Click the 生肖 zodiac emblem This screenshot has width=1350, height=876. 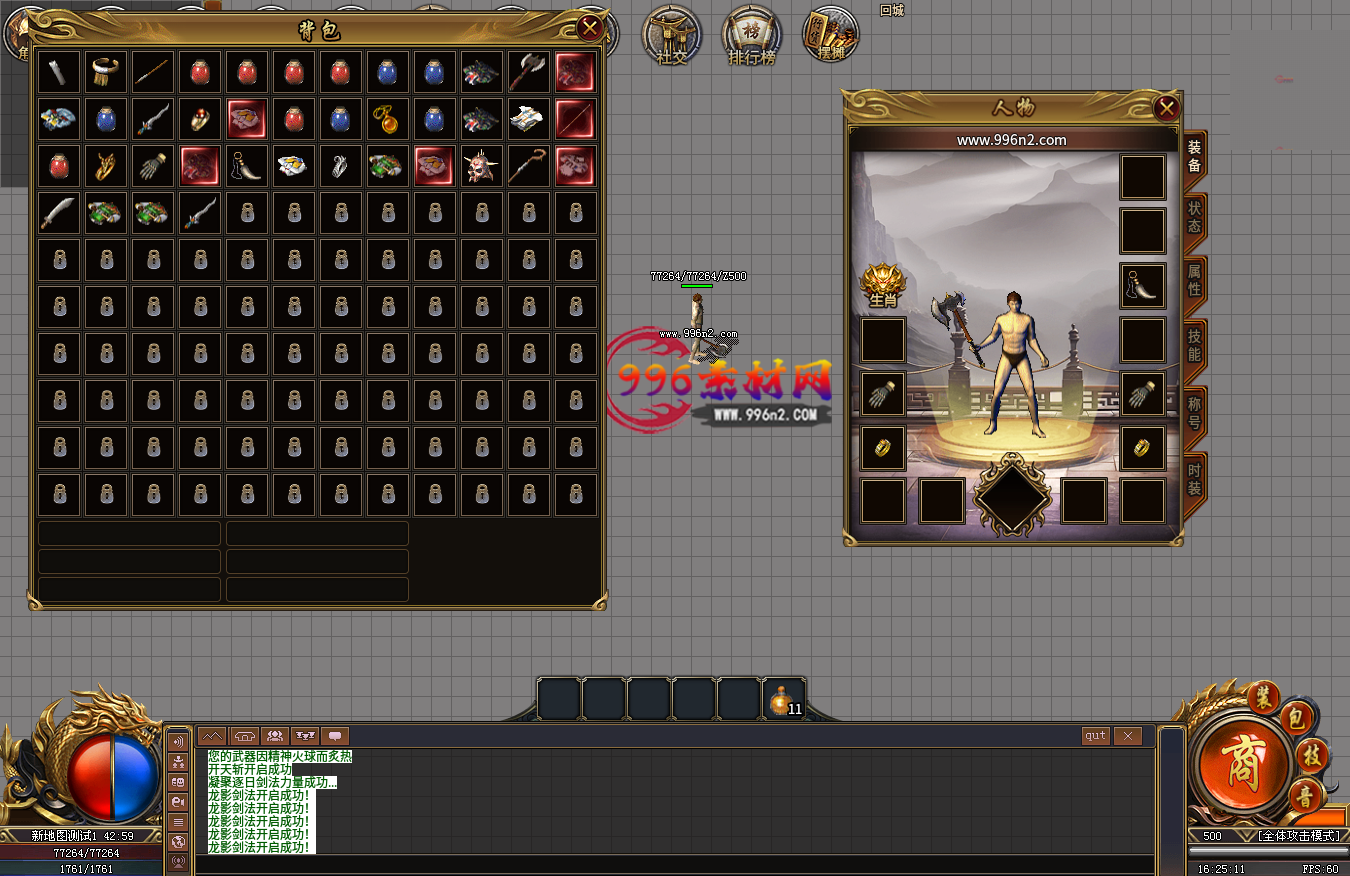tap(882, 286)
